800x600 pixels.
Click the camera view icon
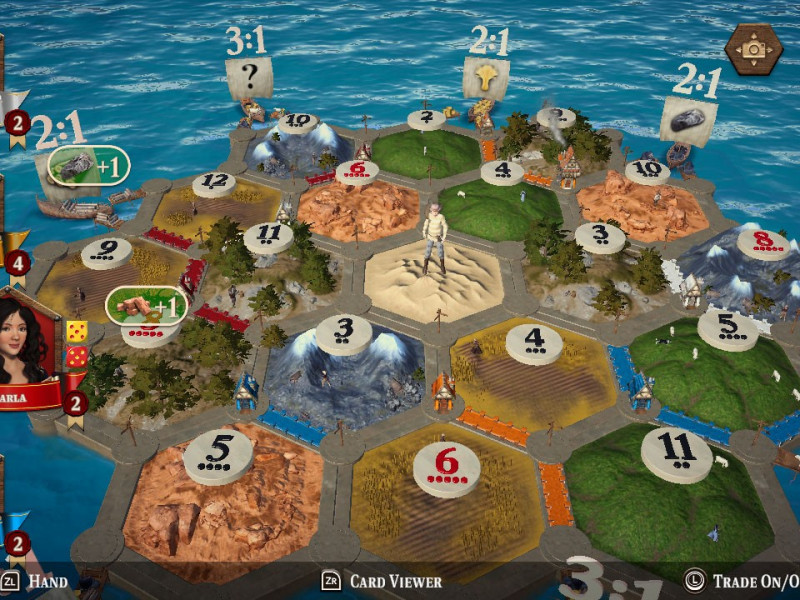coord(753,49)
